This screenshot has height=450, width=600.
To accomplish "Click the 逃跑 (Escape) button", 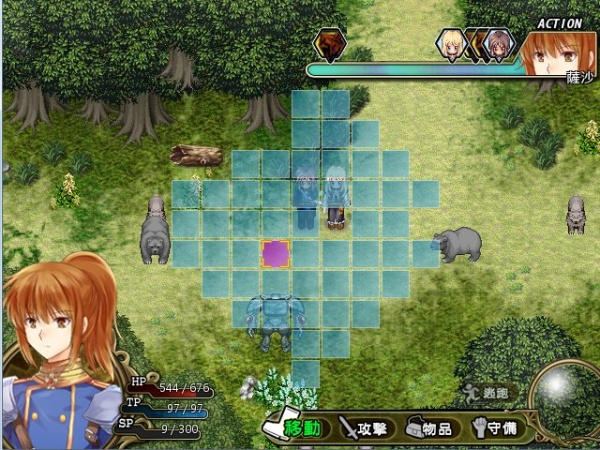I will (485, 392).
